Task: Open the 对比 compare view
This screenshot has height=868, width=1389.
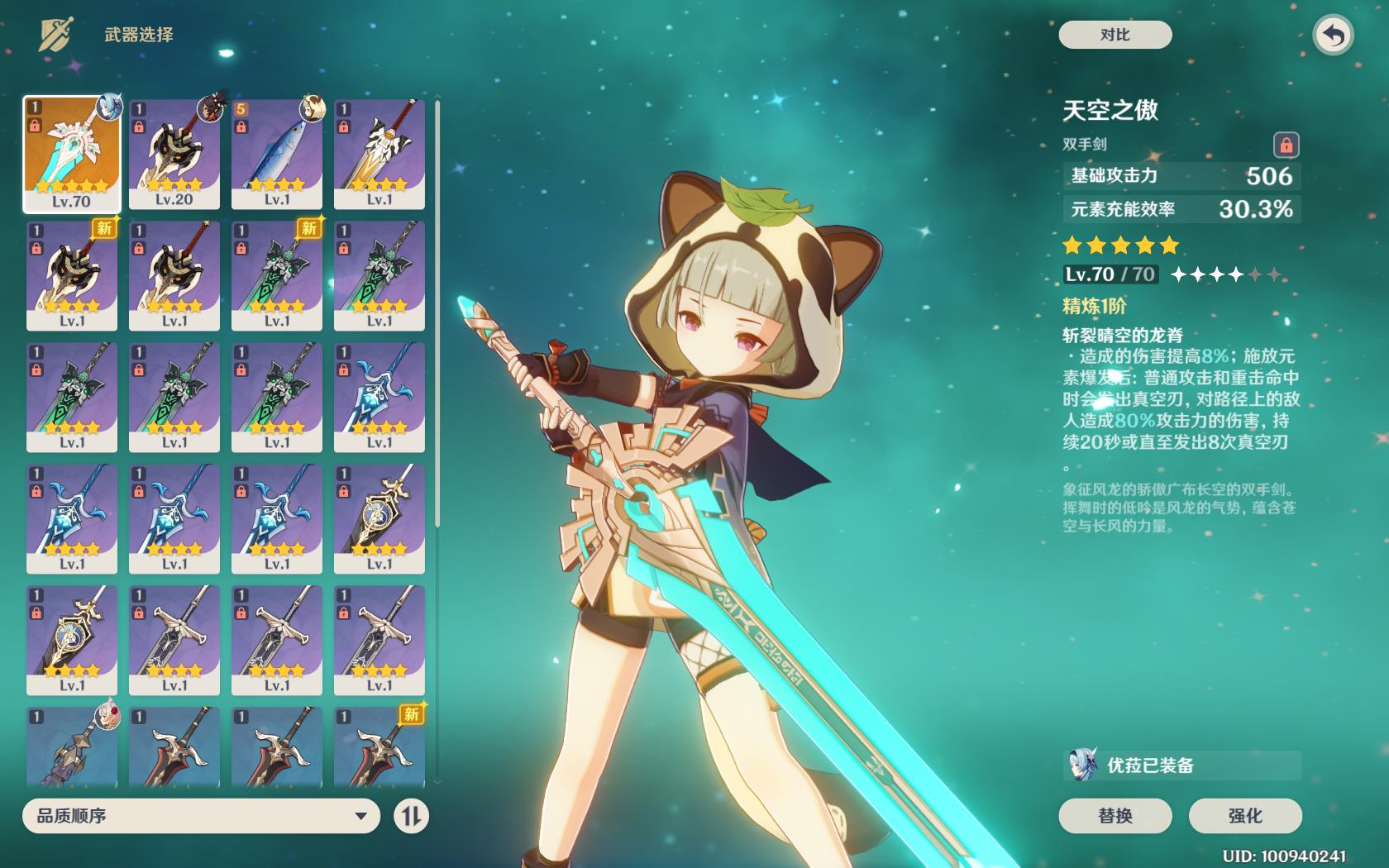Action: (1115, 35)
